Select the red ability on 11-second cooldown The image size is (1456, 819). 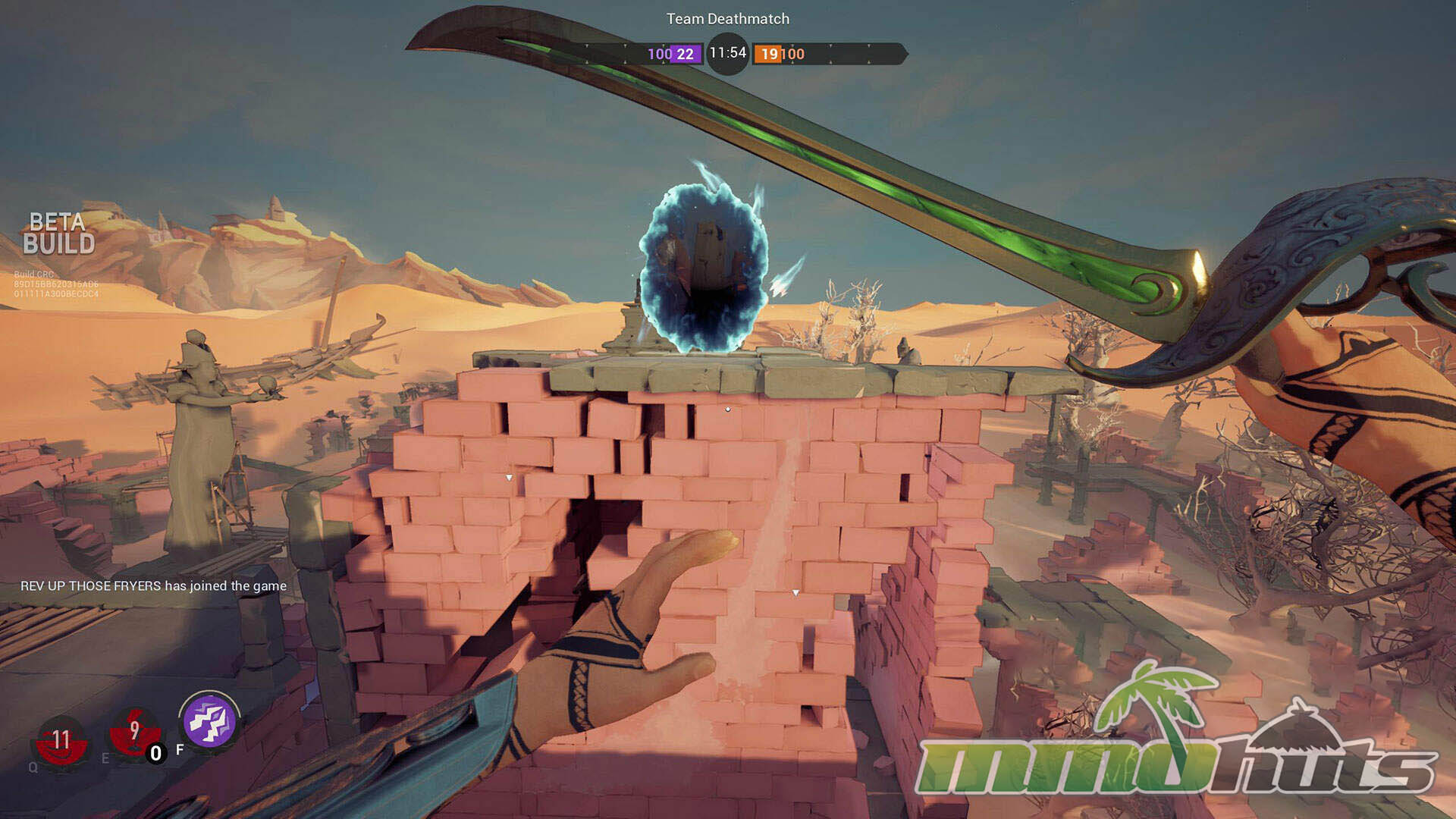(x=61, y=739)
